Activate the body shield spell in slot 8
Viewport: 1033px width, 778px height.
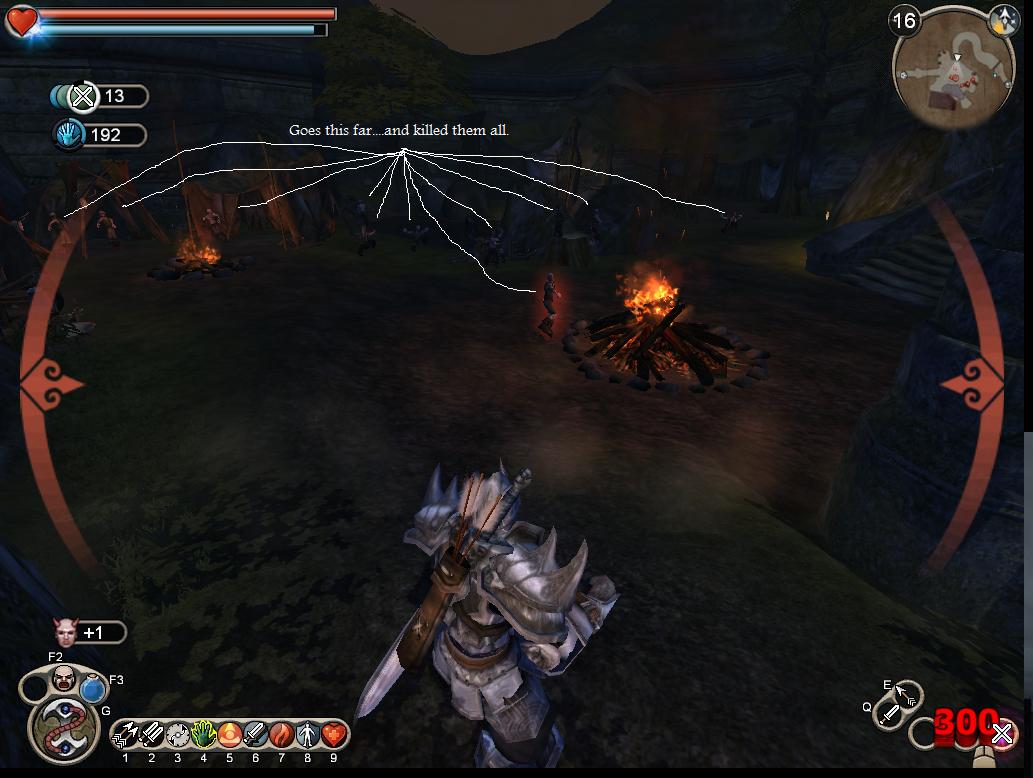pos(307,736)
